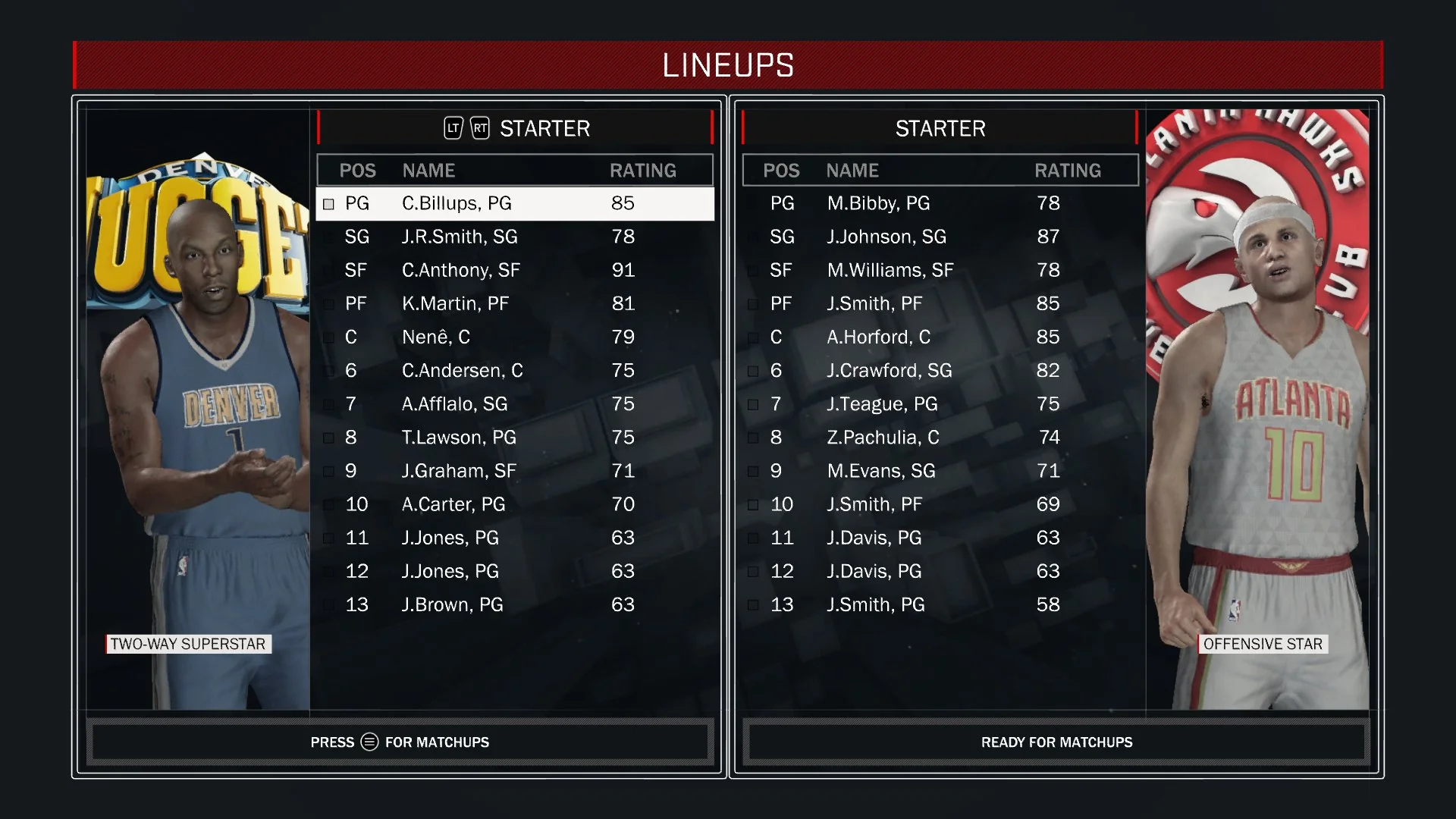Pick A.Horford at center
The width and height of the screenshot is (1456, 819).
point(940,337)
